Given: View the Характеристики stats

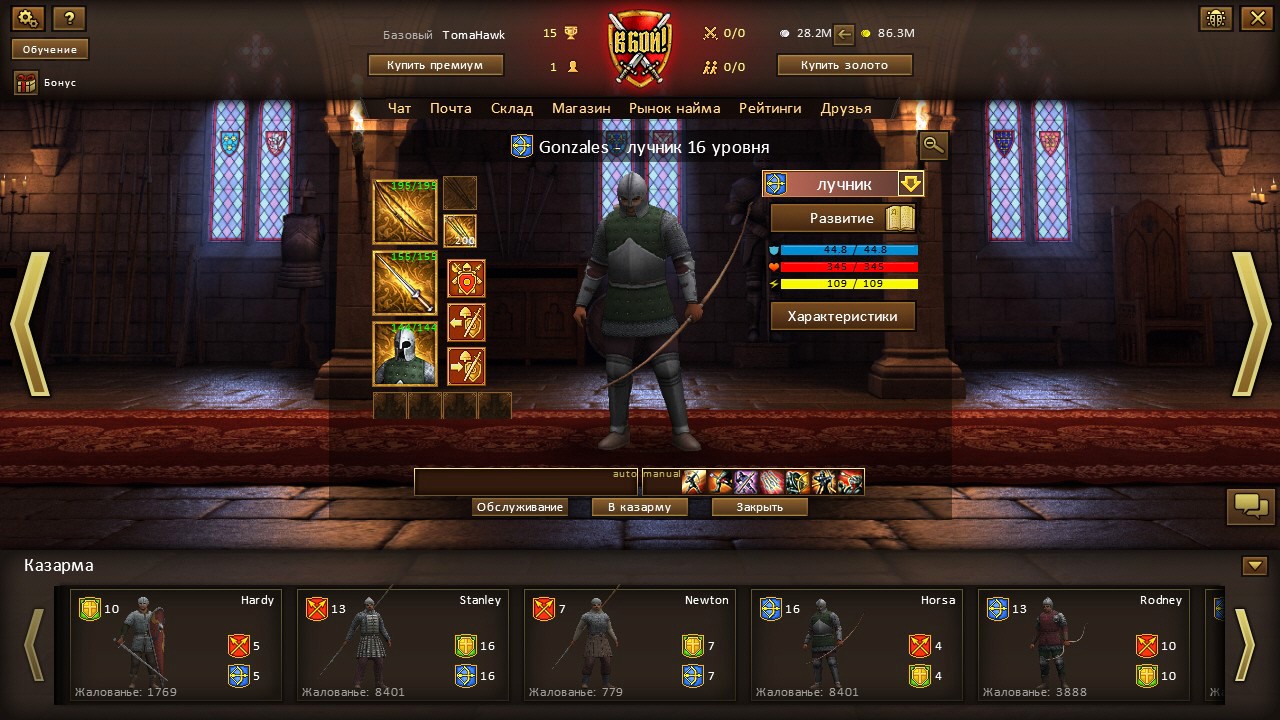Looking at the screenshot, I should coord(843,317).
